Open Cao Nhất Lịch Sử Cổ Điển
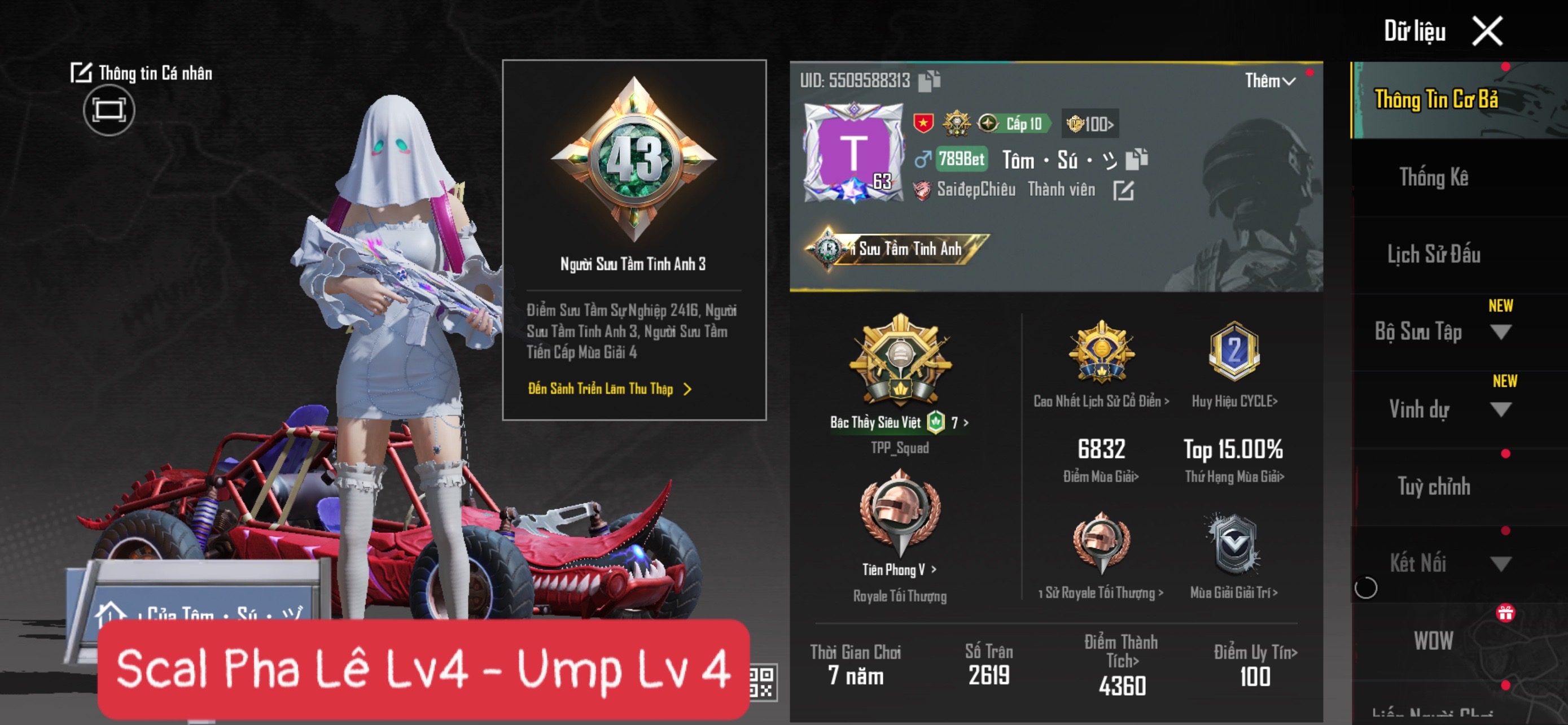1568x725 pixels. [x=1101, y=401]
